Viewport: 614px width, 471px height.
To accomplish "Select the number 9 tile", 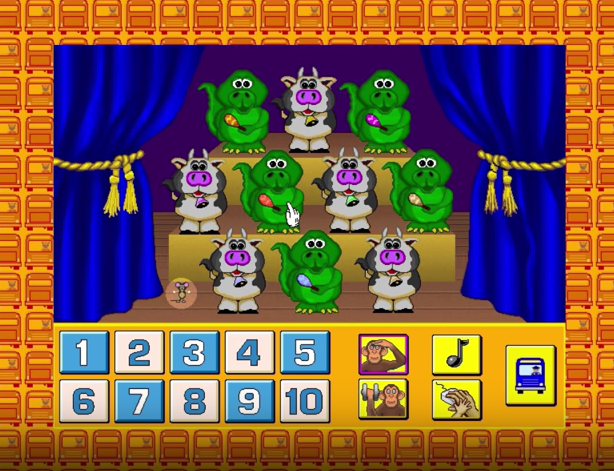I will click(x=249, y=401).
